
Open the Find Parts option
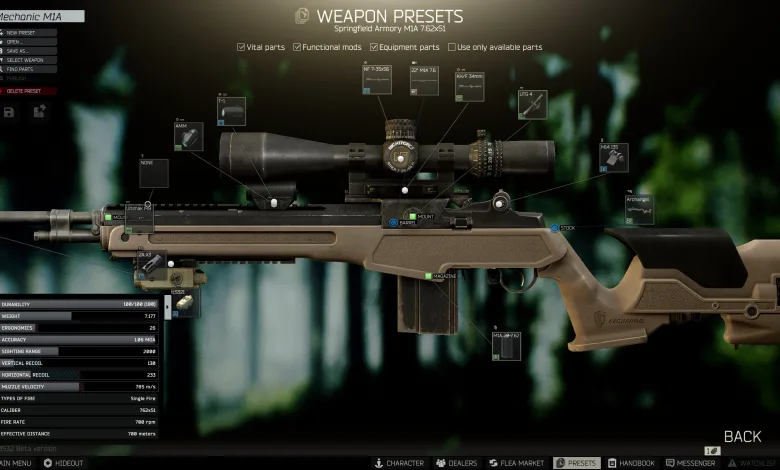point(23,69)
